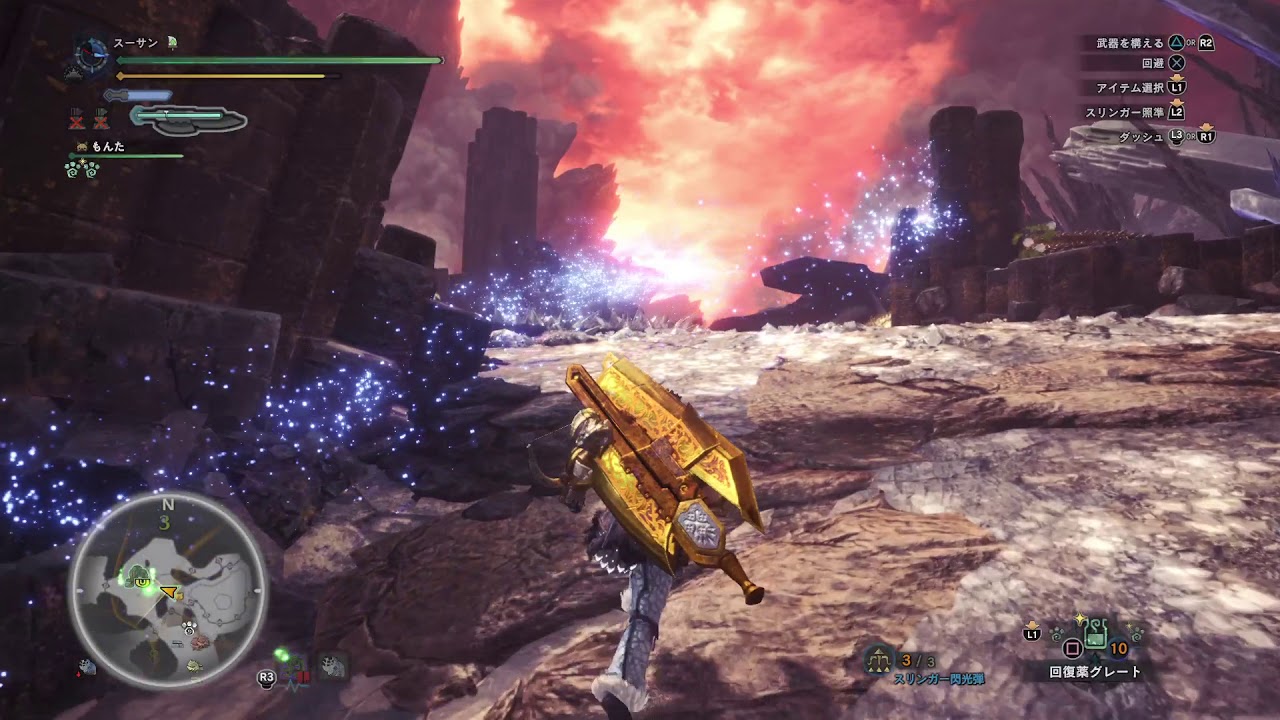The image size is (1280, 720).
Task: Open the circular area minimap
Action: [168, 590]
